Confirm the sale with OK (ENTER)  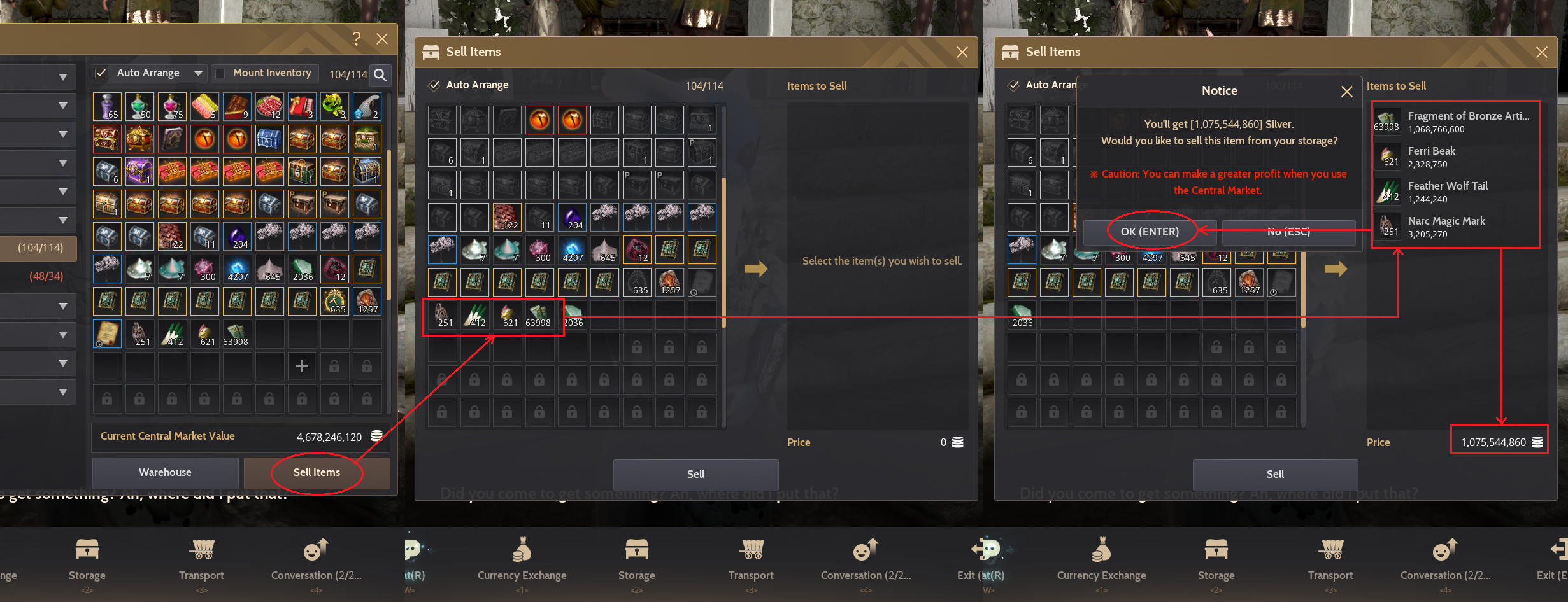[x=1150, y=232]
